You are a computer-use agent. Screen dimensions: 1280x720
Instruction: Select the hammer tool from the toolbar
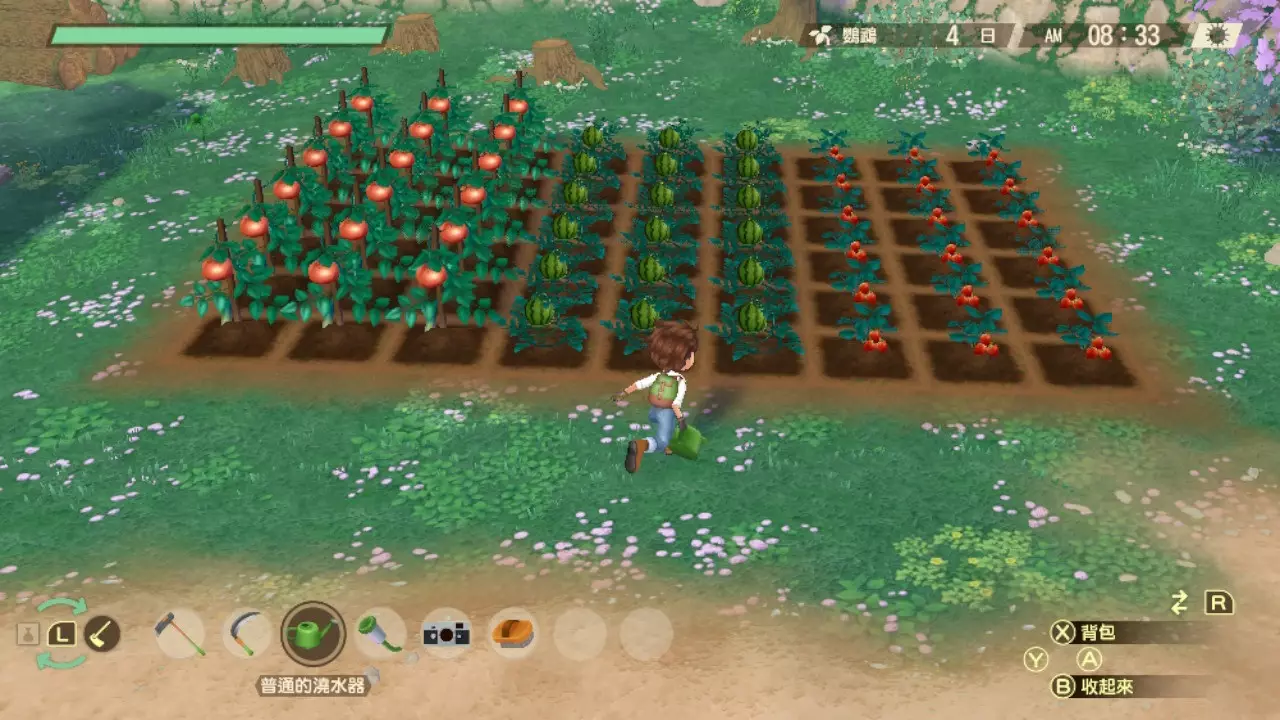180,634
